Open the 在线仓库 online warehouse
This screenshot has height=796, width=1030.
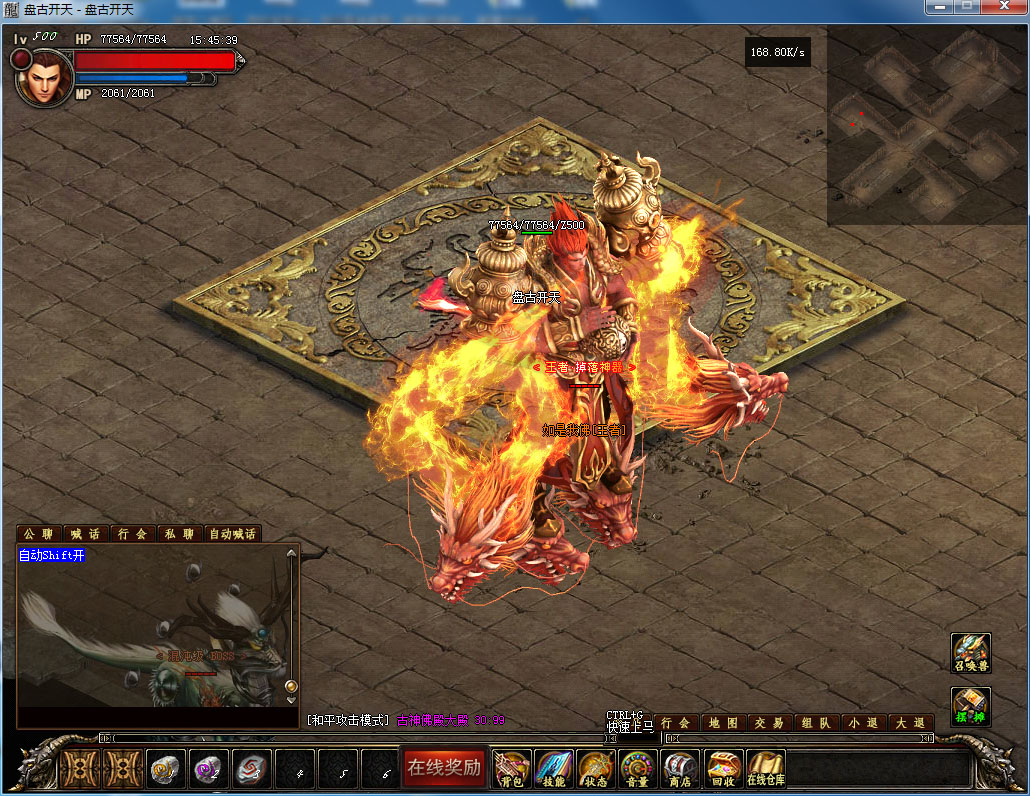click(766, 769)
